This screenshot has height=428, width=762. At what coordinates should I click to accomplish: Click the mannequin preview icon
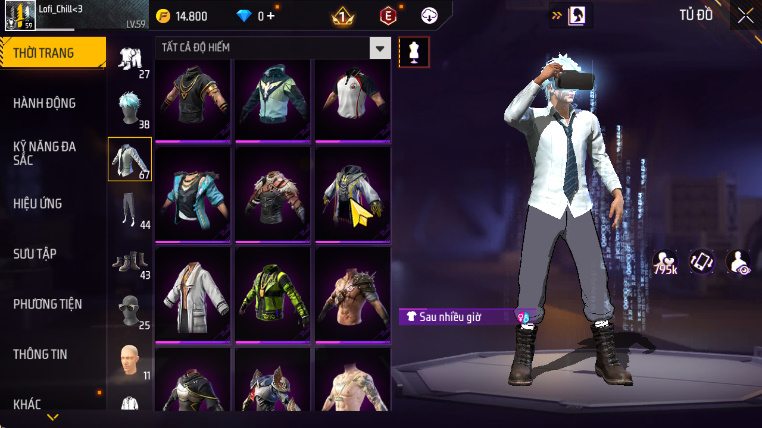click(x=414, y=53)
